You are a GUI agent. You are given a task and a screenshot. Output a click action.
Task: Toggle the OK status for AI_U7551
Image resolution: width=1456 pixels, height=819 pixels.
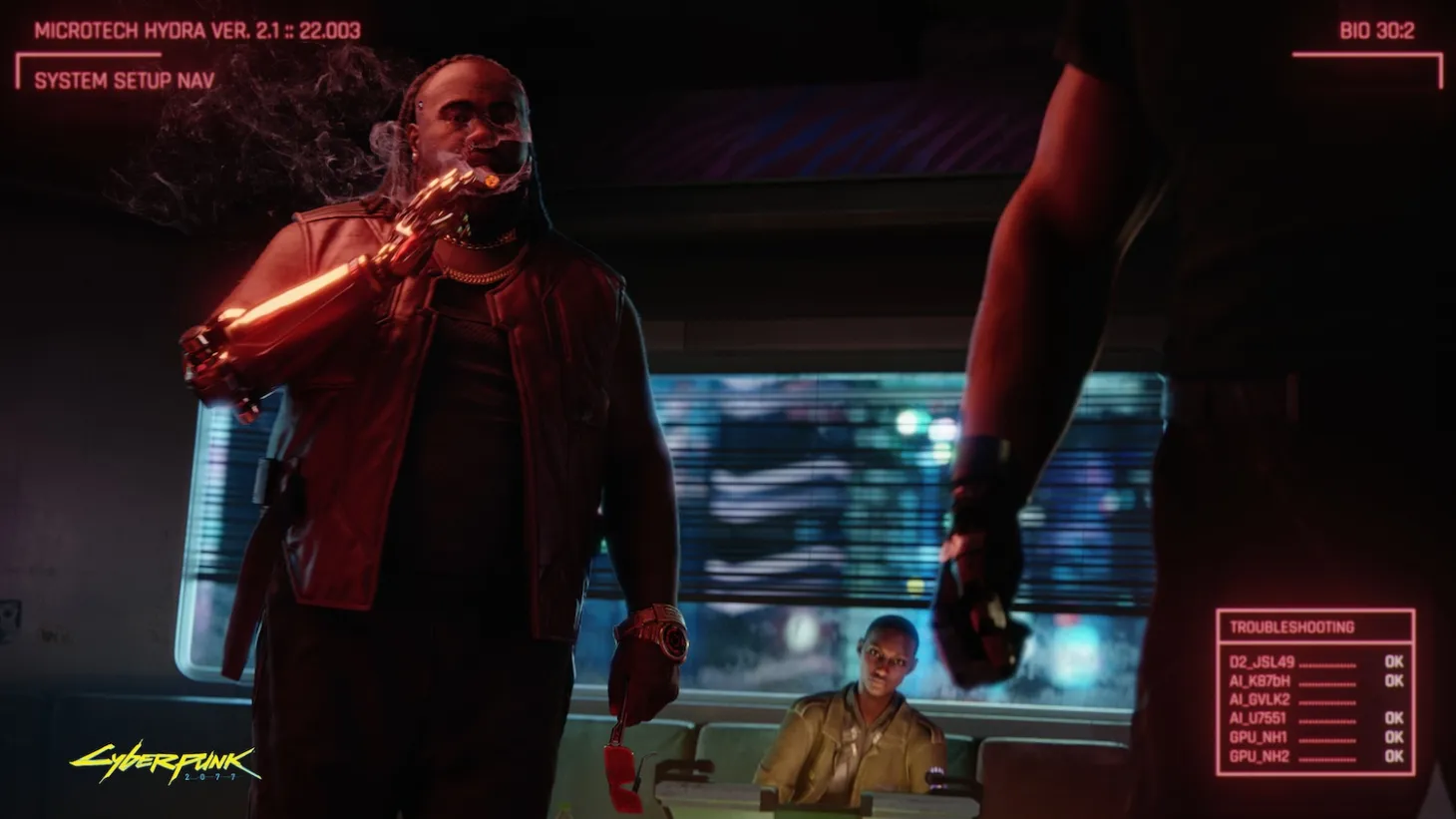[x=1391, y=718]
